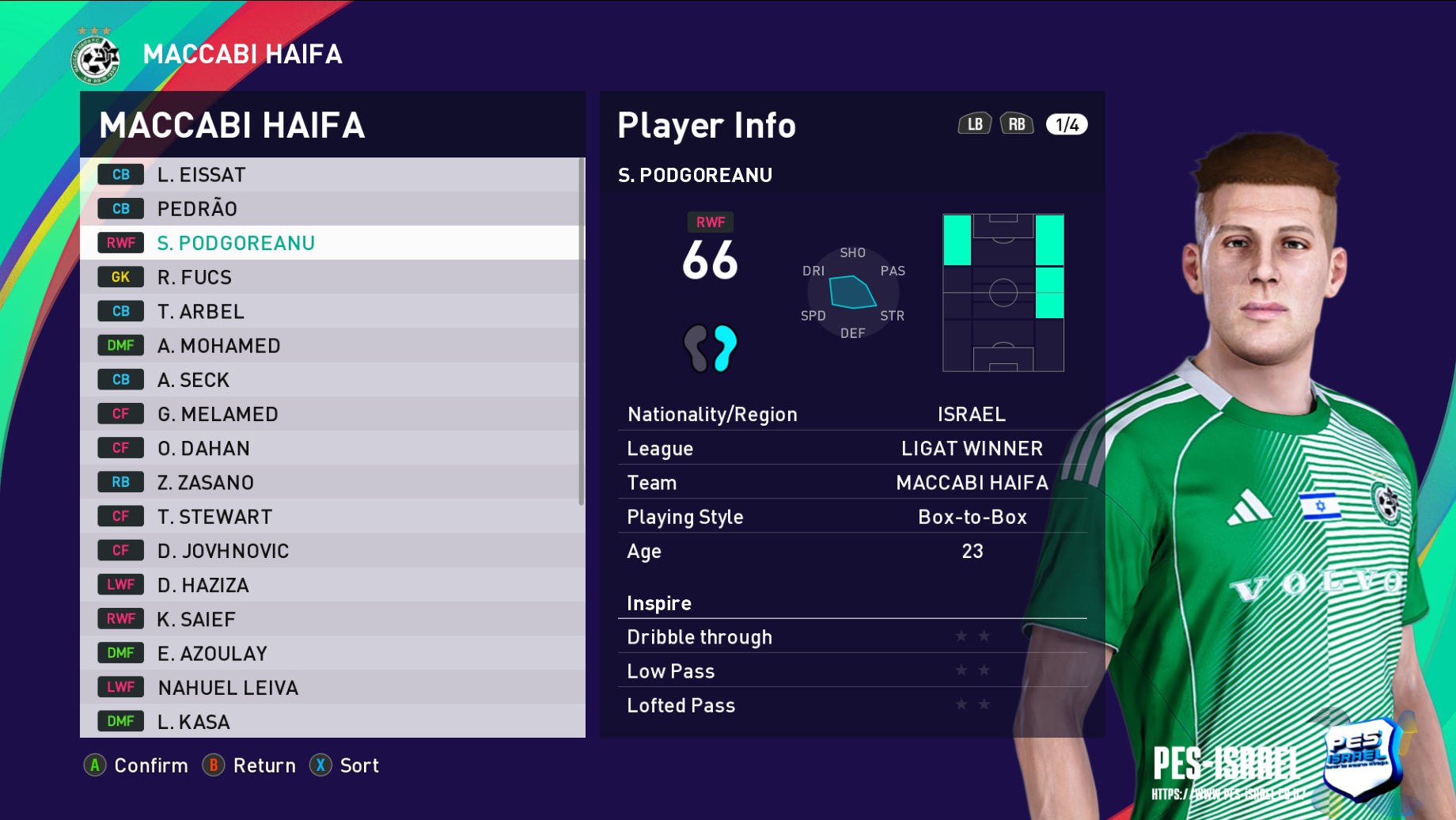Screen dimensions: 1456x820
Task: Select L. Kasa at the list bottom
Action: click(332, 721)
